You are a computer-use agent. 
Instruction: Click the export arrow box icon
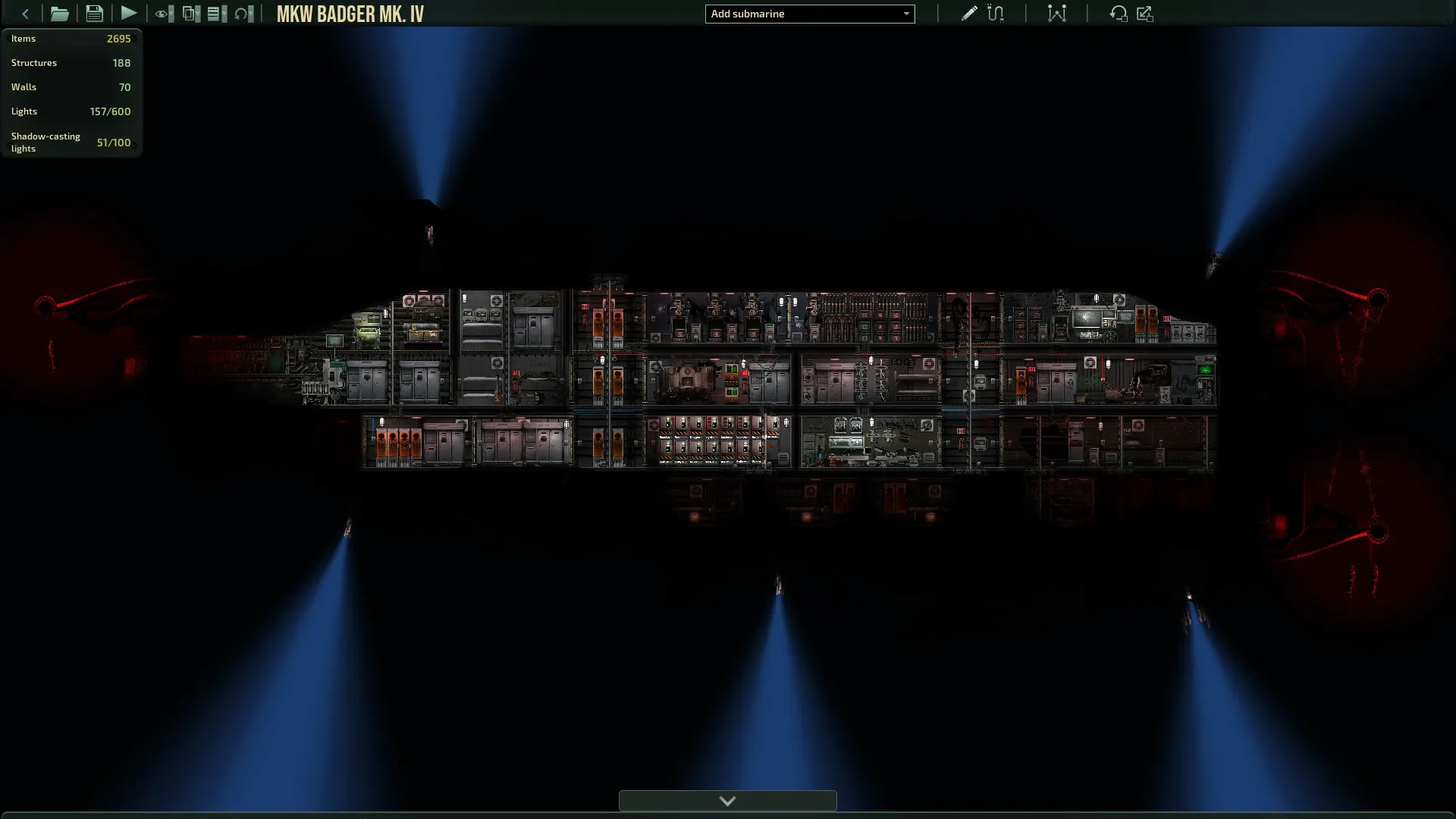tap(1145, 14)
